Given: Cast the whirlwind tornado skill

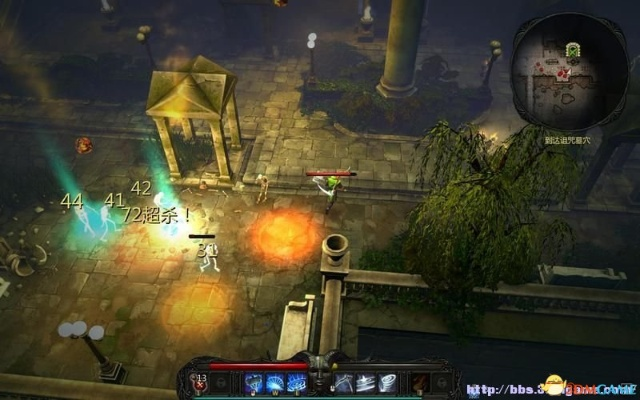Looking at the screenshot, I should (x=388, y=382).
